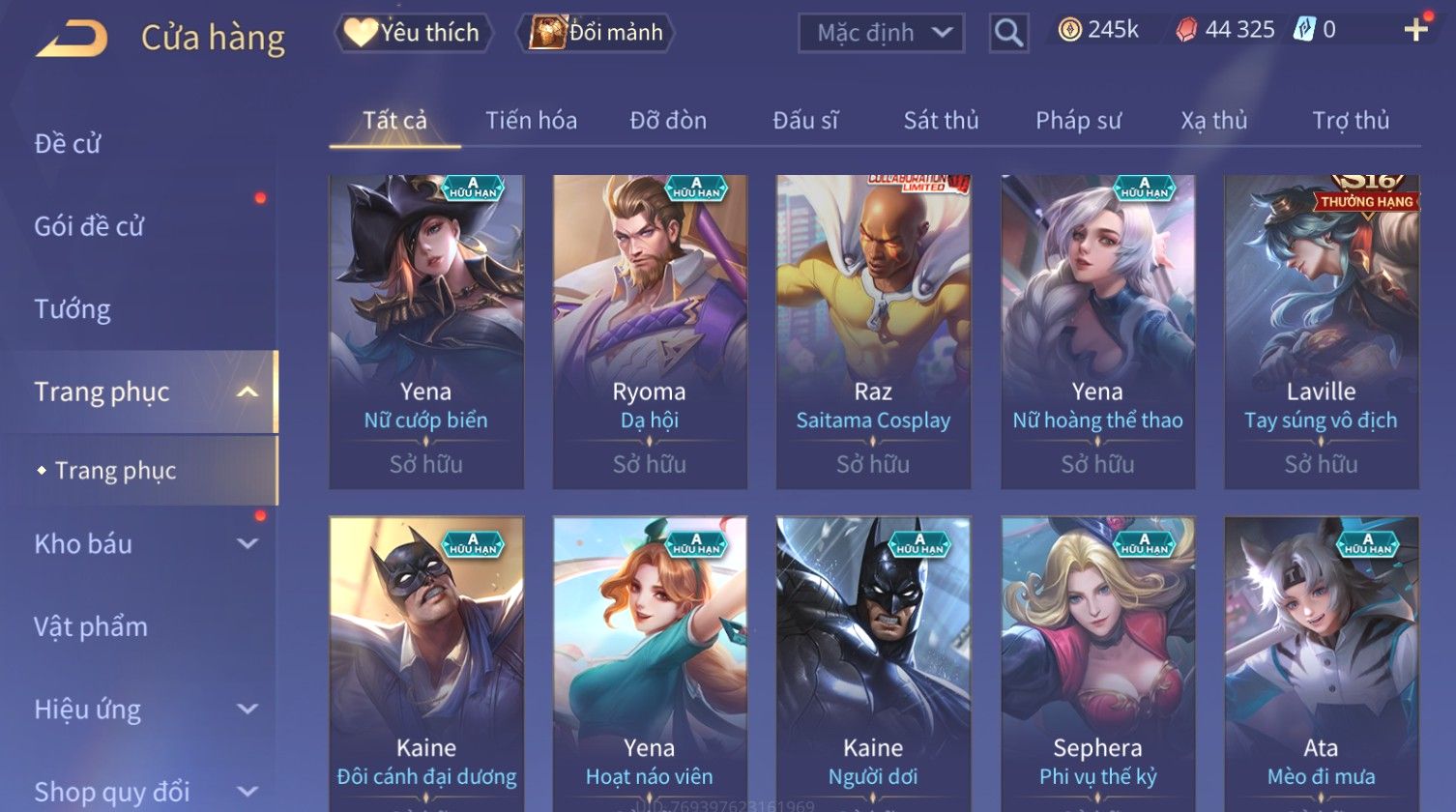Select the Đỡ đòn category tab
The image size is (1456, 812).
(668, 121)
